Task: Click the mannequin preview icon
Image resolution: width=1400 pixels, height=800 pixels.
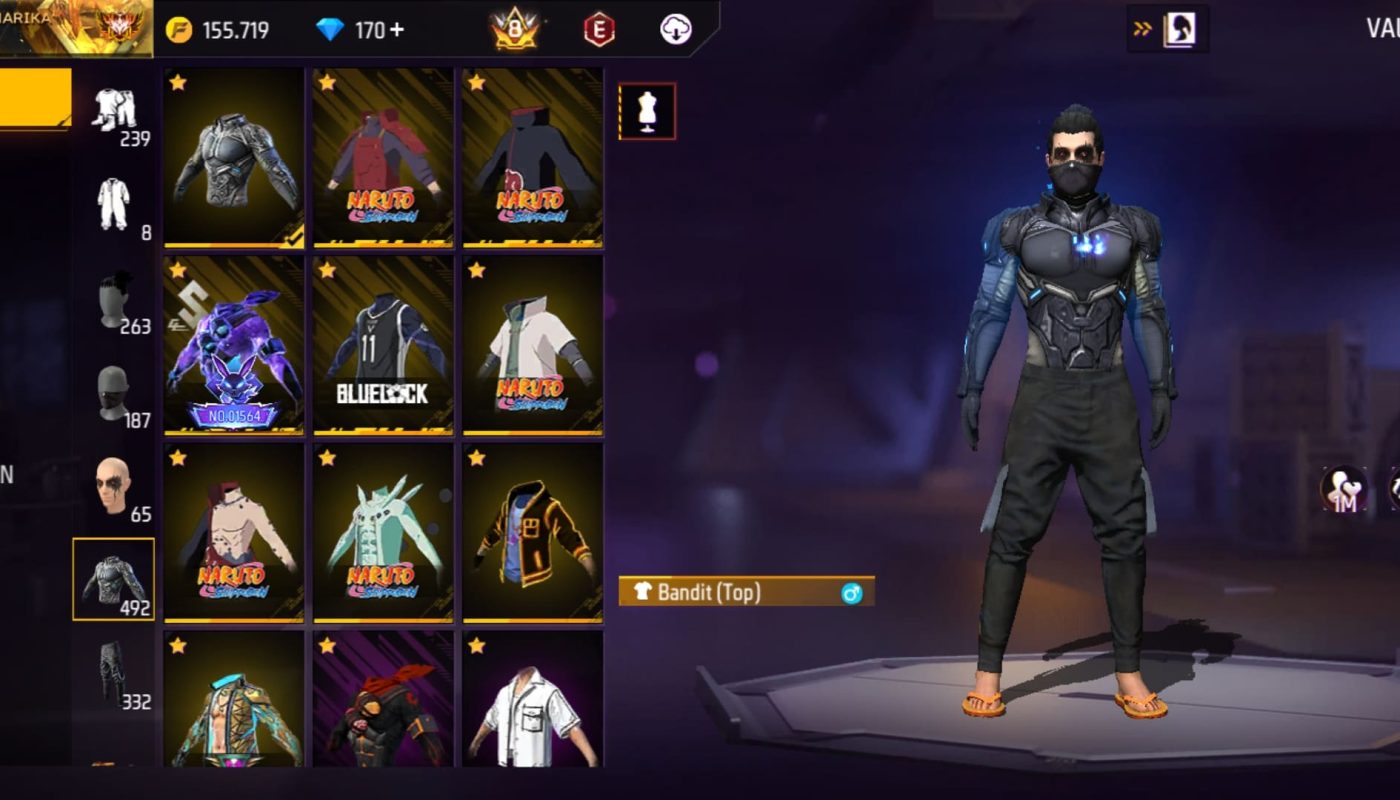Action: [x=647, y=111]
